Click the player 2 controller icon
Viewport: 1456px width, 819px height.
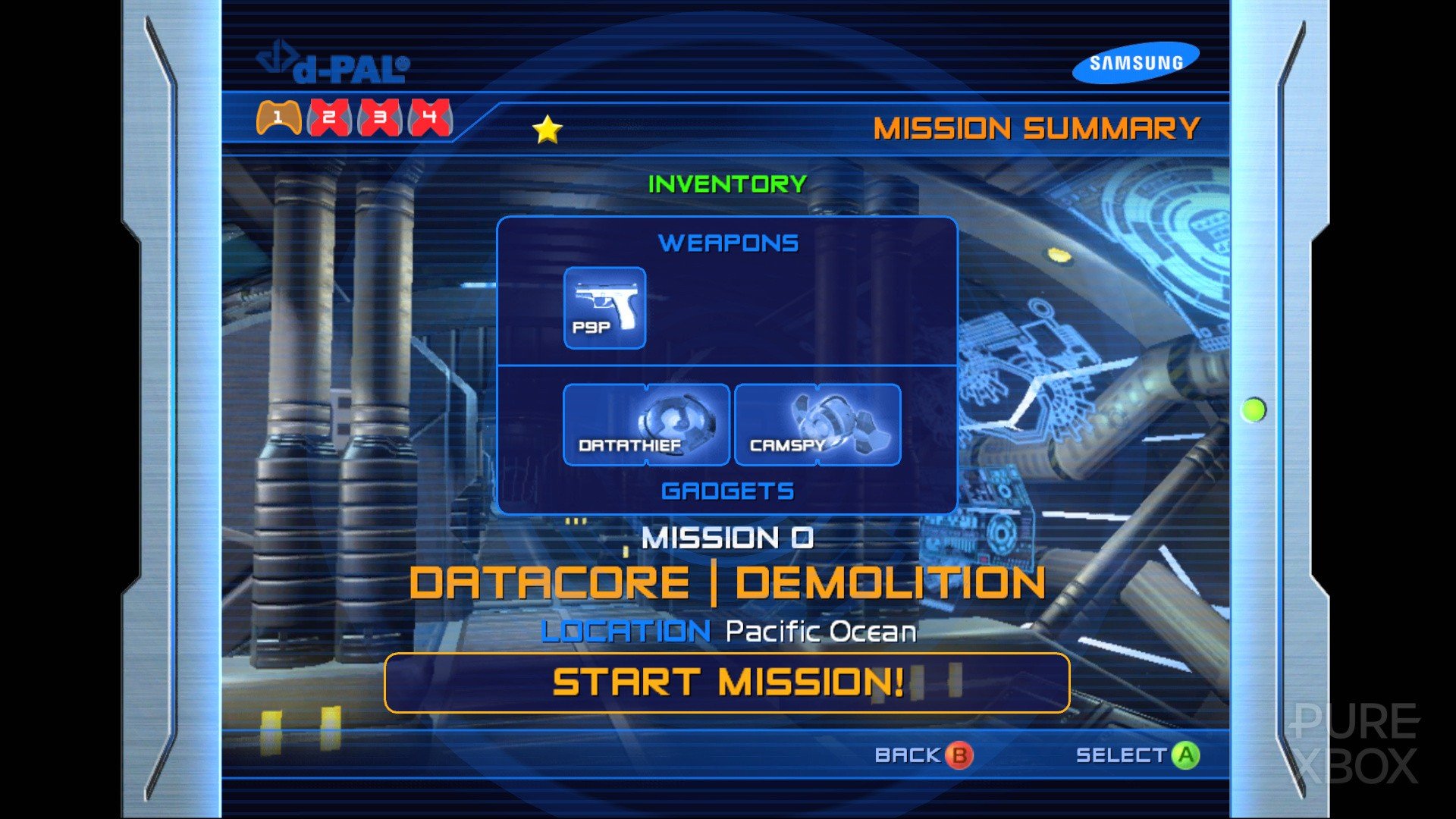pos(329,118)
